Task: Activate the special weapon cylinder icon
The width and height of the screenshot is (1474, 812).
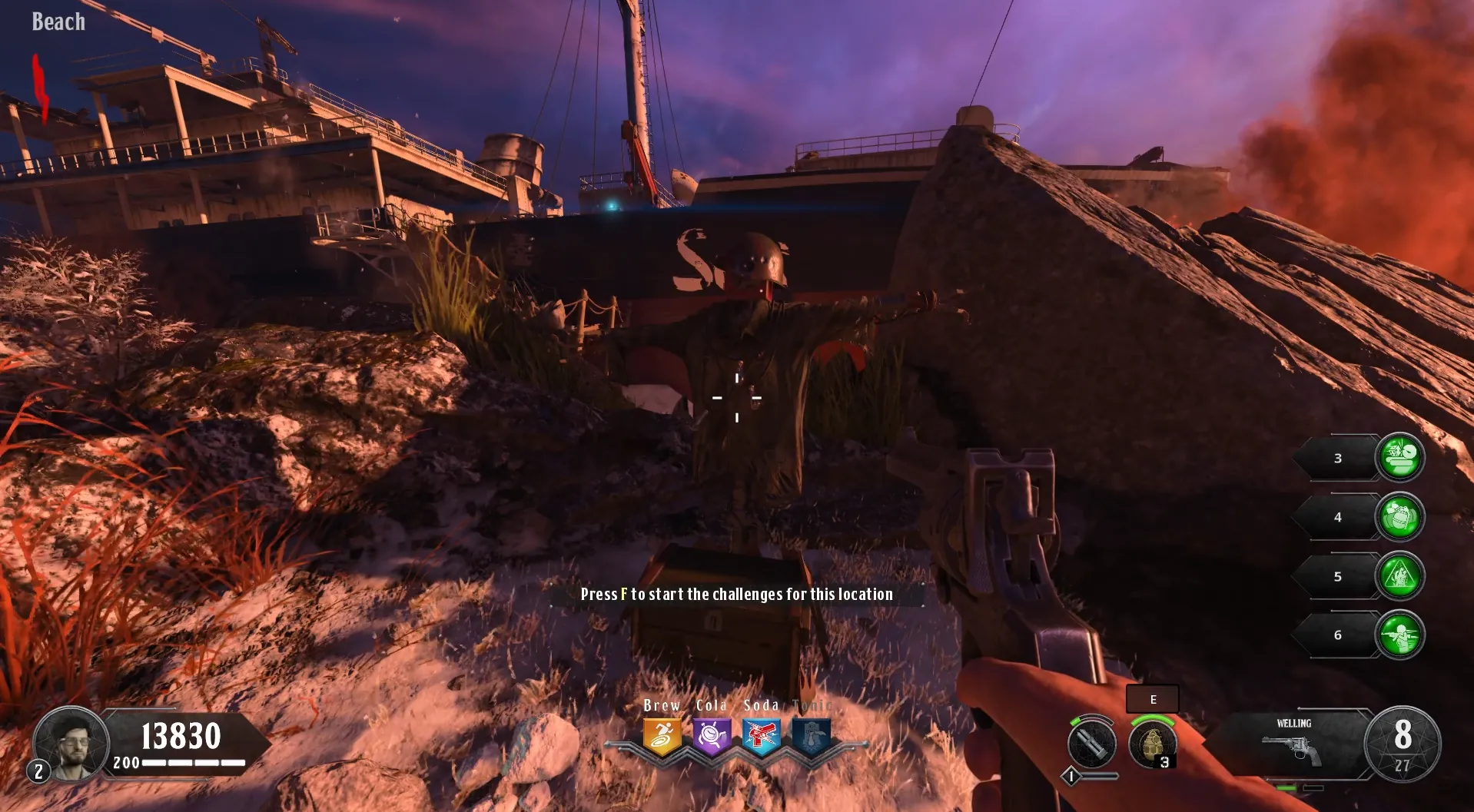Action: coord(1091,744)
